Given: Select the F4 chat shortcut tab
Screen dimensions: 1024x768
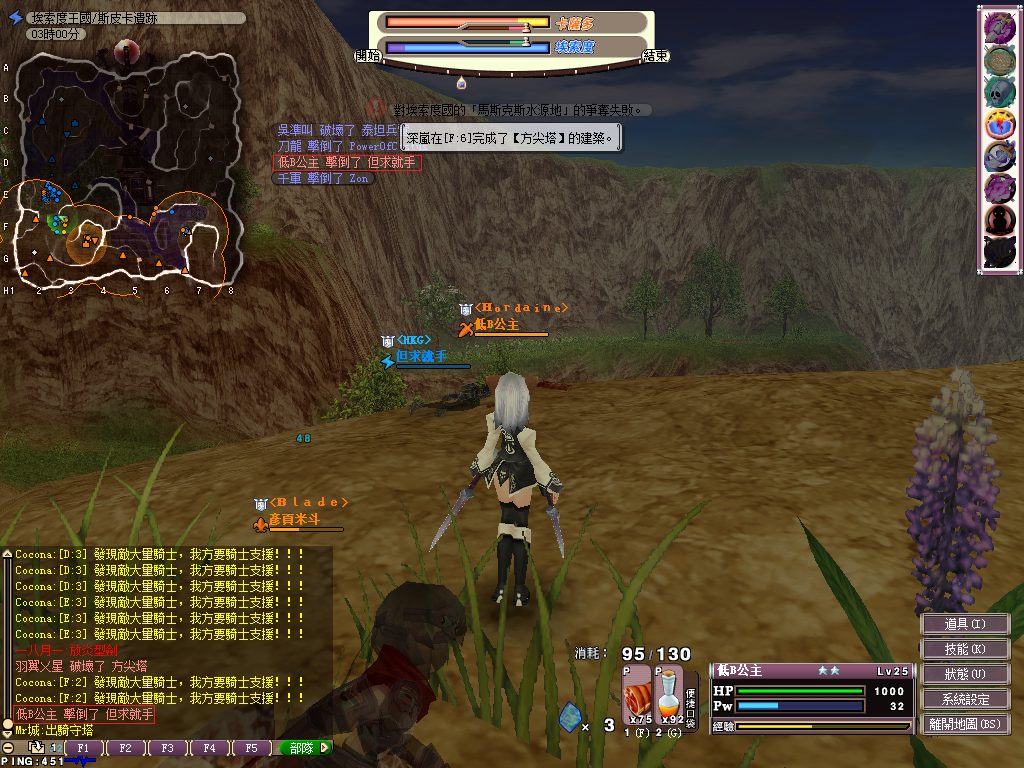Looking at the screenshot, I should coord(209,748).
